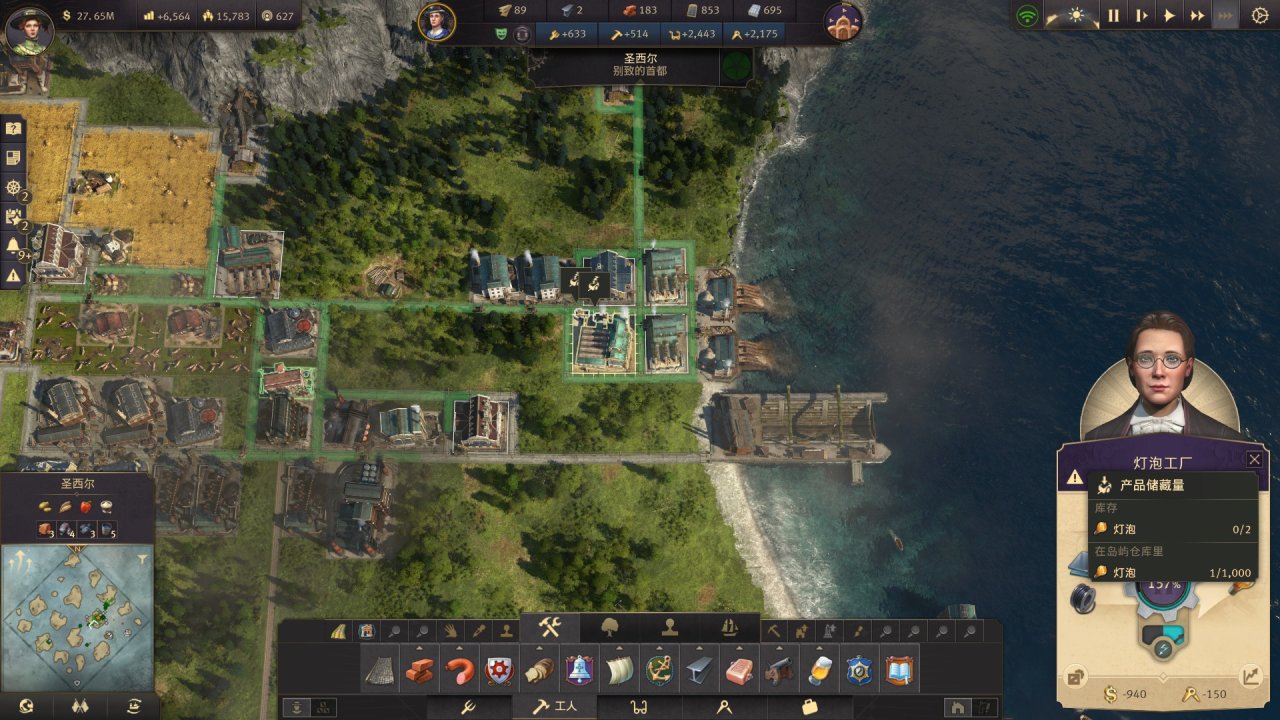Open the player portrait in top-left corner
The image size is (1280, 720).
point(29,29)
